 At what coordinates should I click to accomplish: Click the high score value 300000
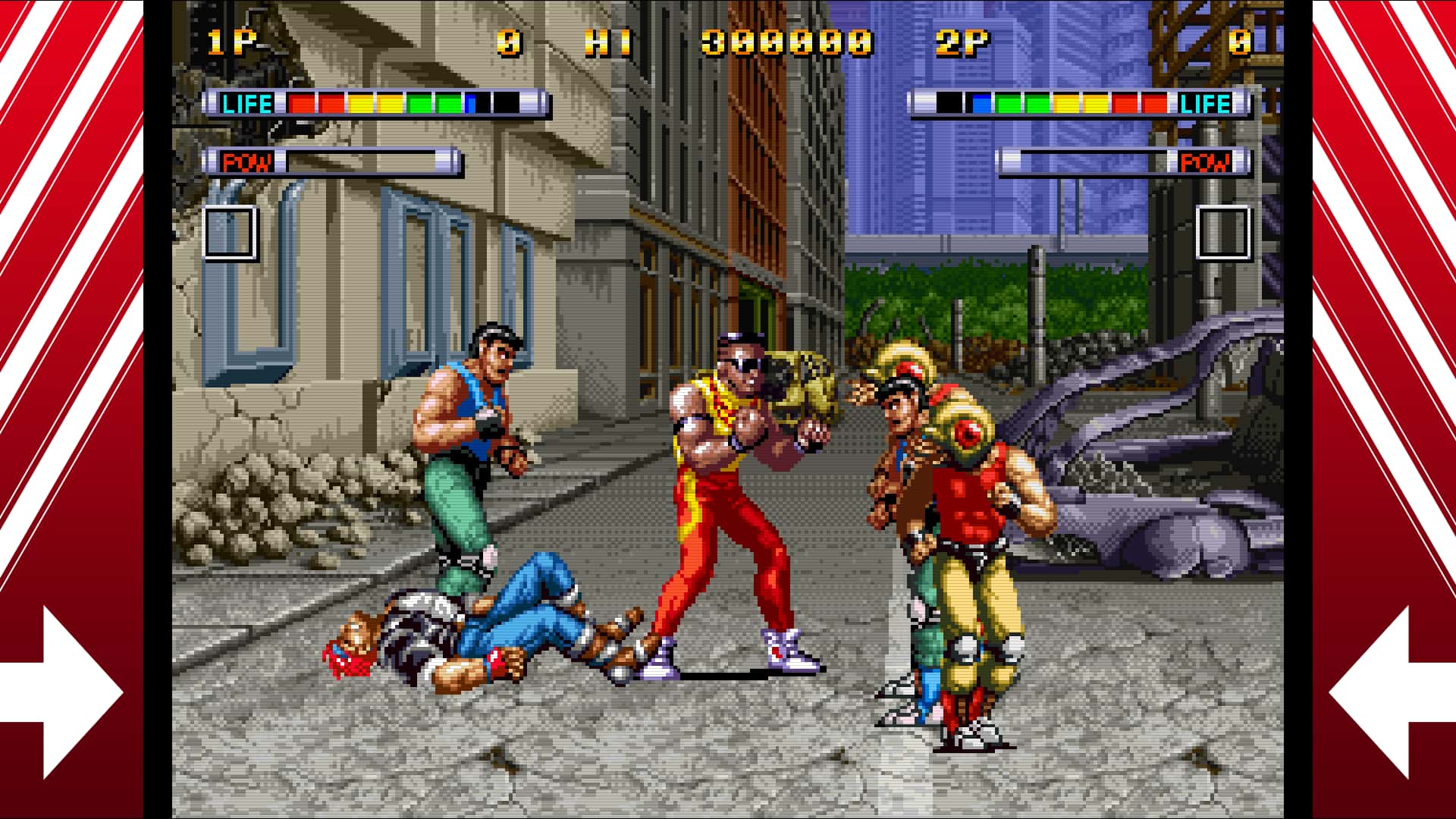[x=785, y=43]
